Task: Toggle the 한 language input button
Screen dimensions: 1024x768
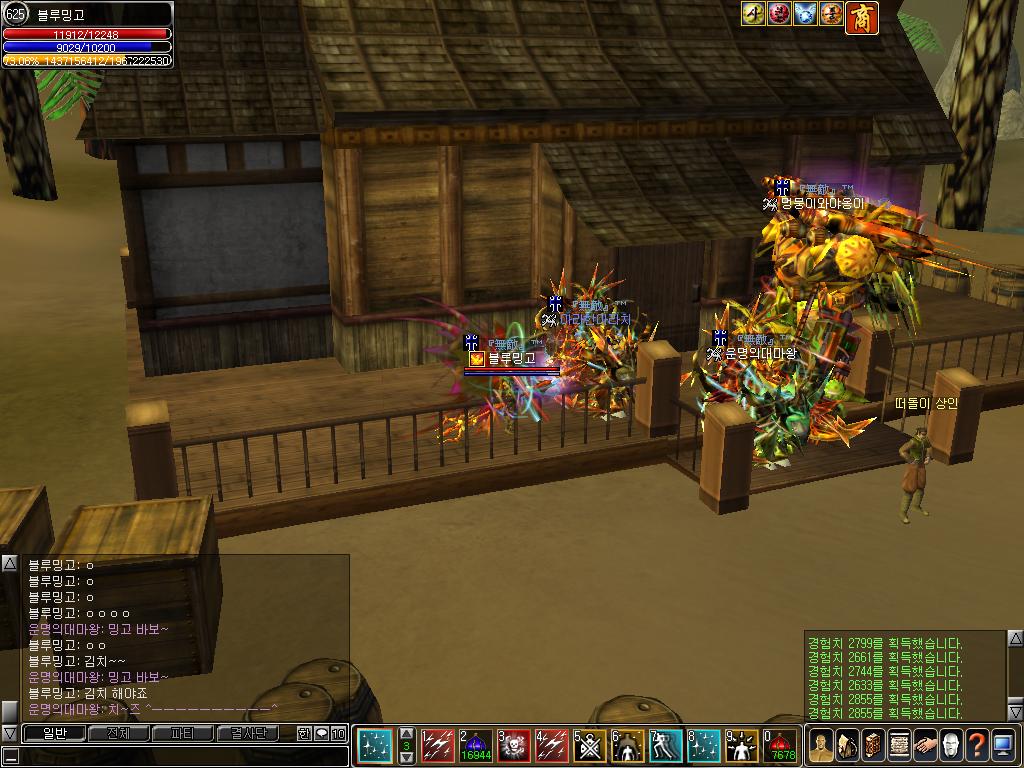Action: [304, 733]
